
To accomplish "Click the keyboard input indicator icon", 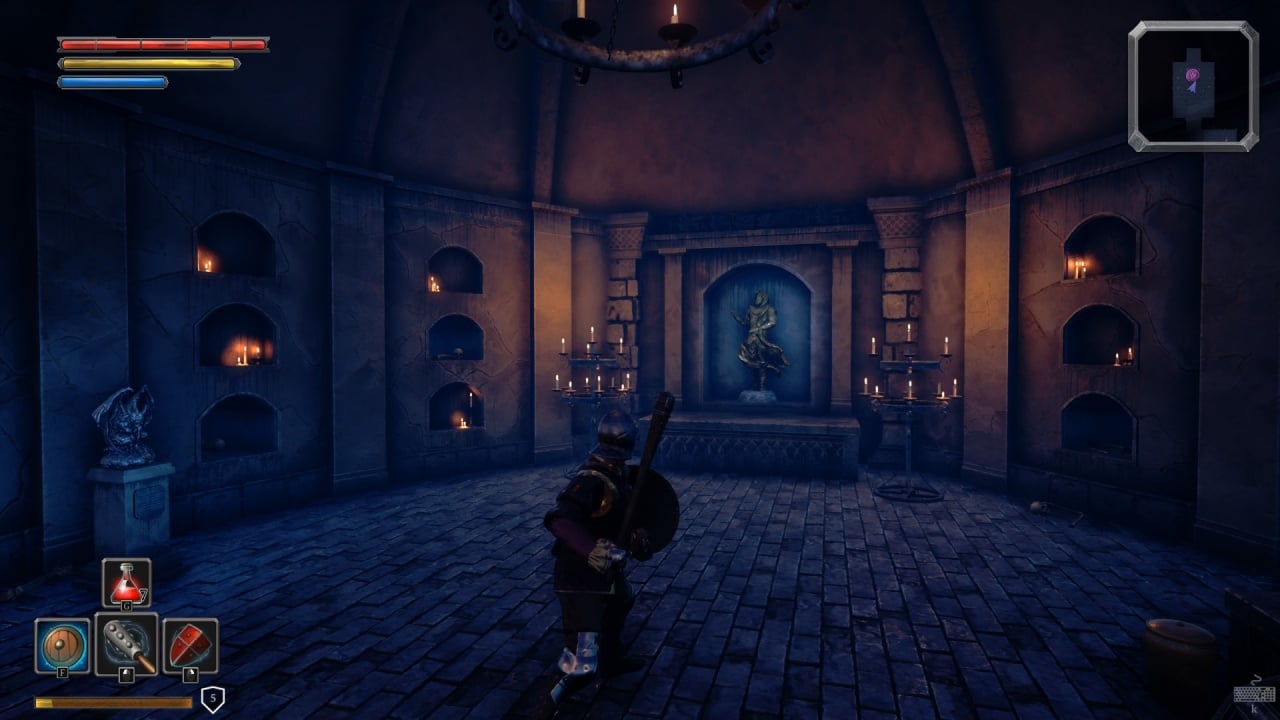I will pyautogui.click(x=1253, y=695).
